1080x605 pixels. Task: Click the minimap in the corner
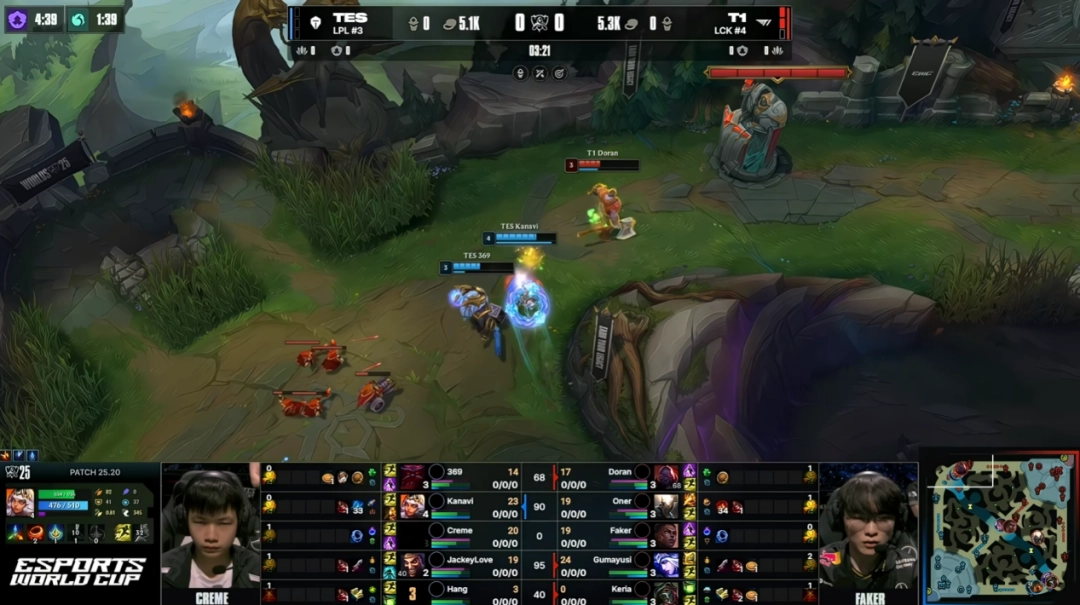click(999, 528)
